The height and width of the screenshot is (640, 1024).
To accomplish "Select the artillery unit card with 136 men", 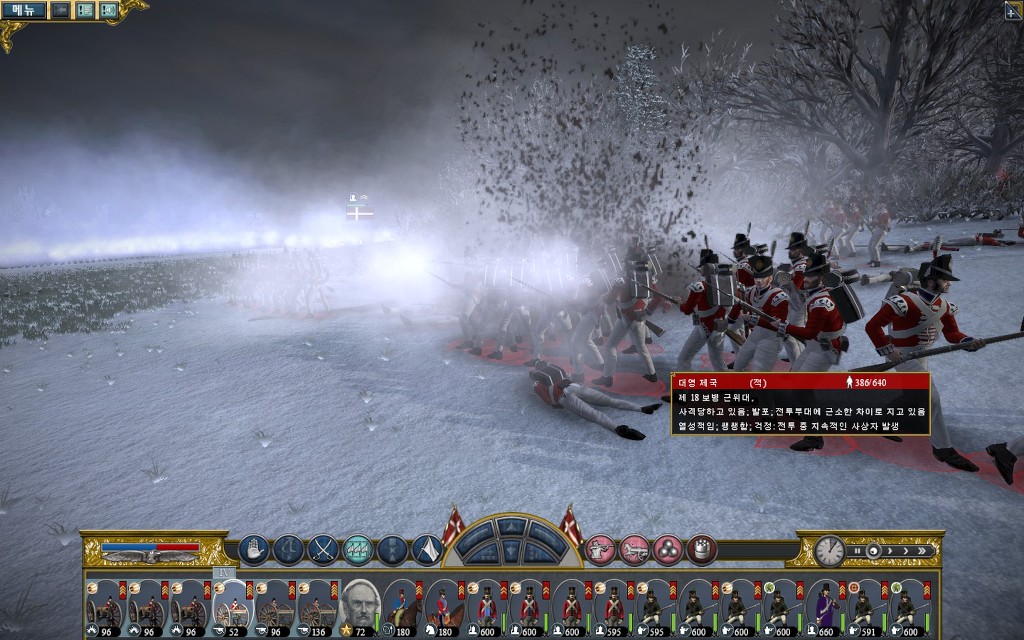I will pos(316,606).
